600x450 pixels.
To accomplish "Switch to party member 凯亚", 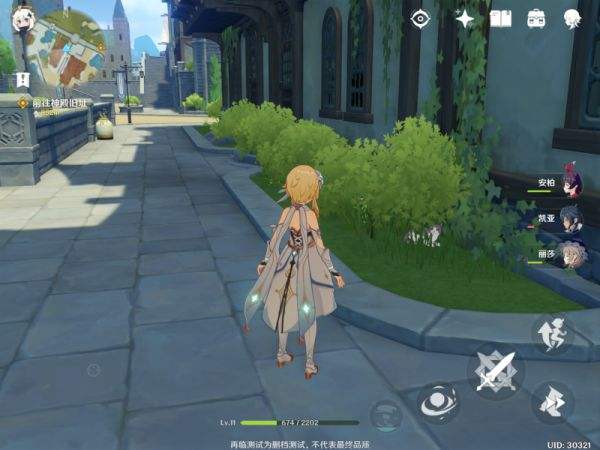I will click(x=568, y=217).
